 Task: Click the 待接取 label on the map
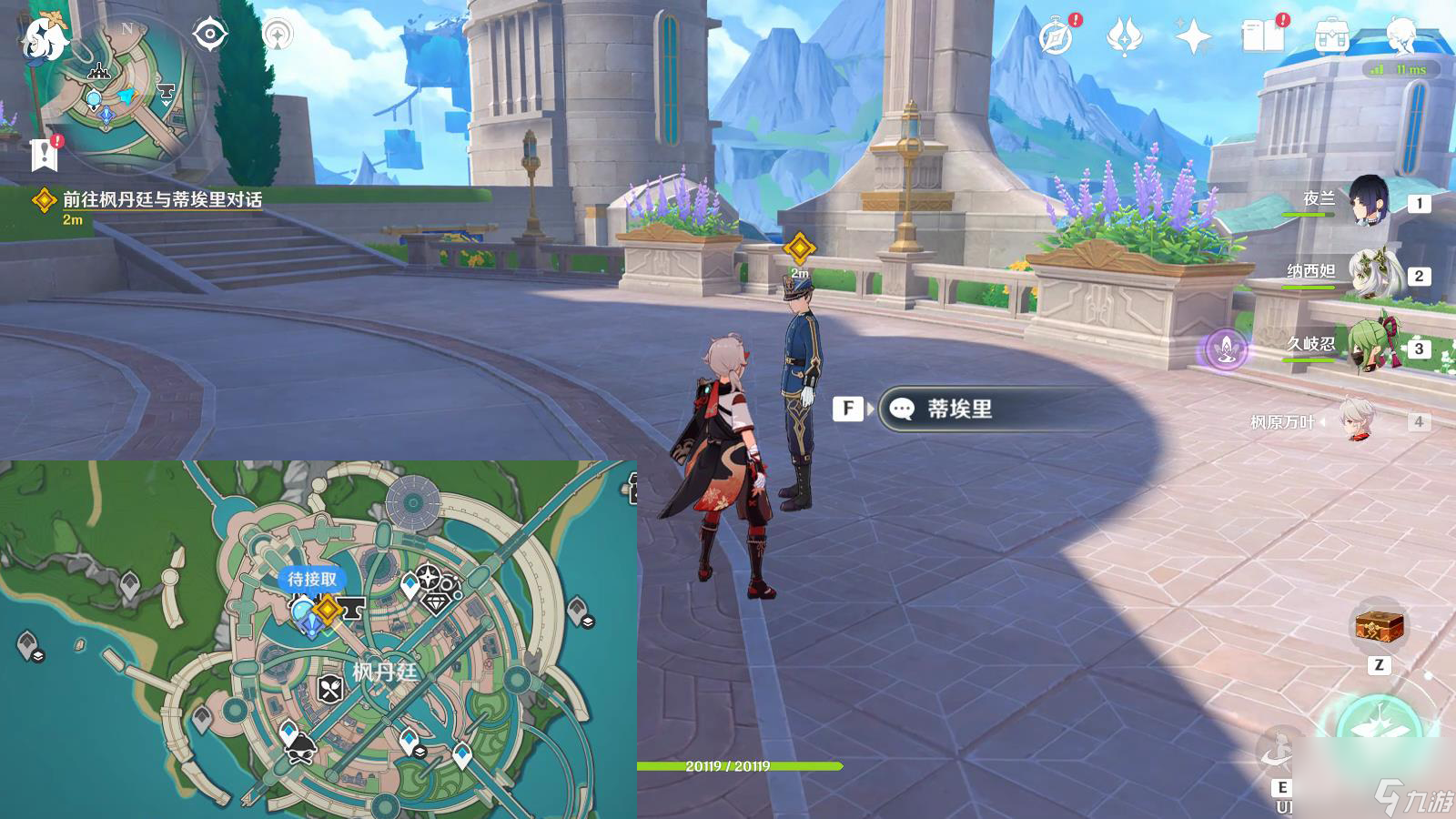coord(312,579)
